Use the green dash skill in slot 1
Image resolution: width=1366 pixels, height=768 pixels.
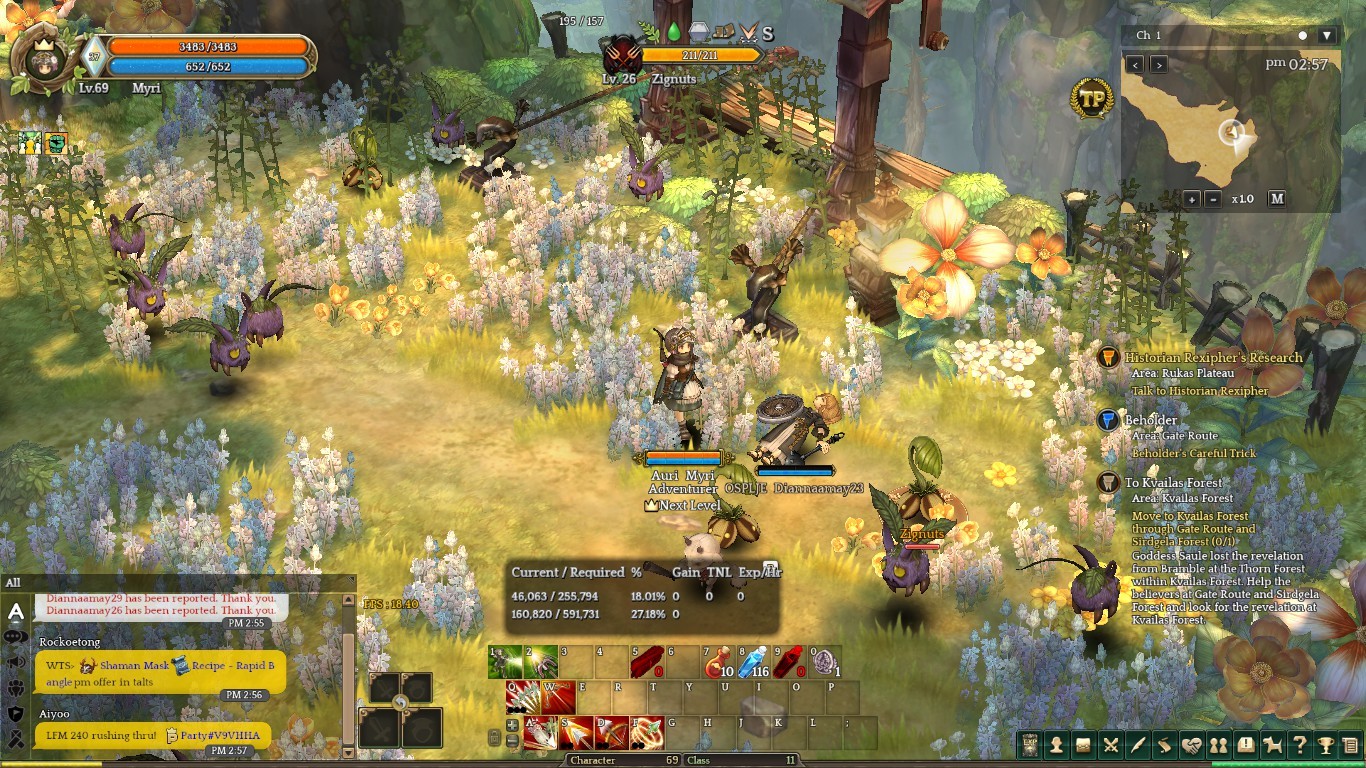(x=506, y=662)
